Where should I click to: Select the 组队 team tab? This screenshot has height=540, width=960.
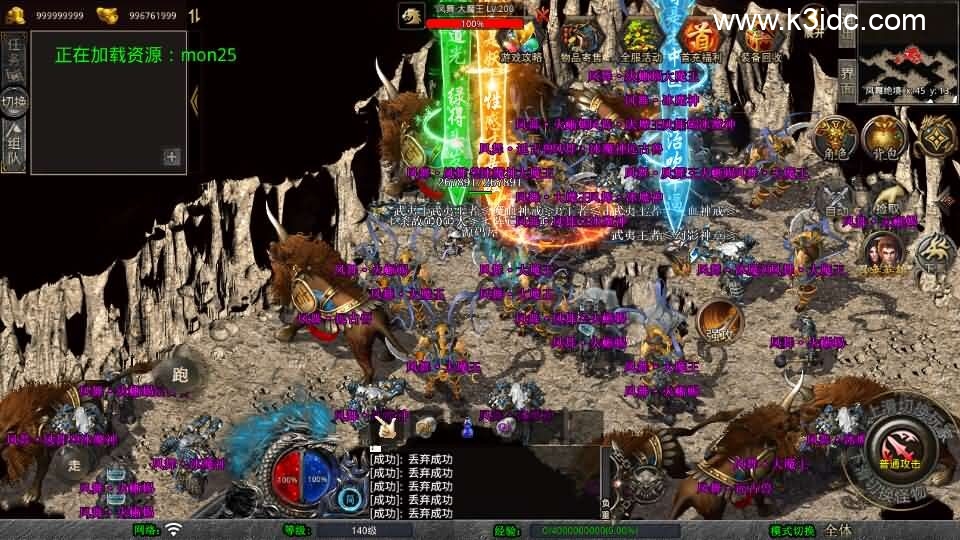point(14,144)
